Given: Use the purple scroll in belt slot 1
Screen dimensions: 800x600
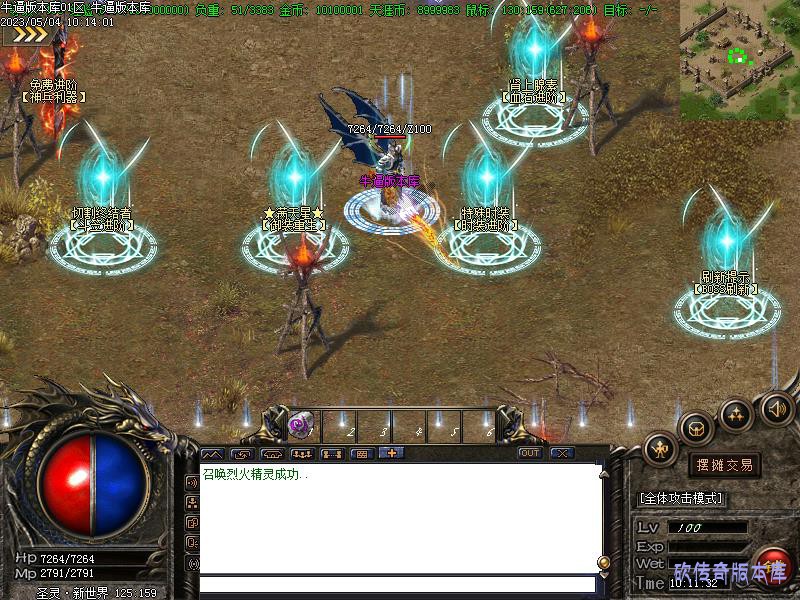Looking at the screenshot, I should (x=300, y=425).
